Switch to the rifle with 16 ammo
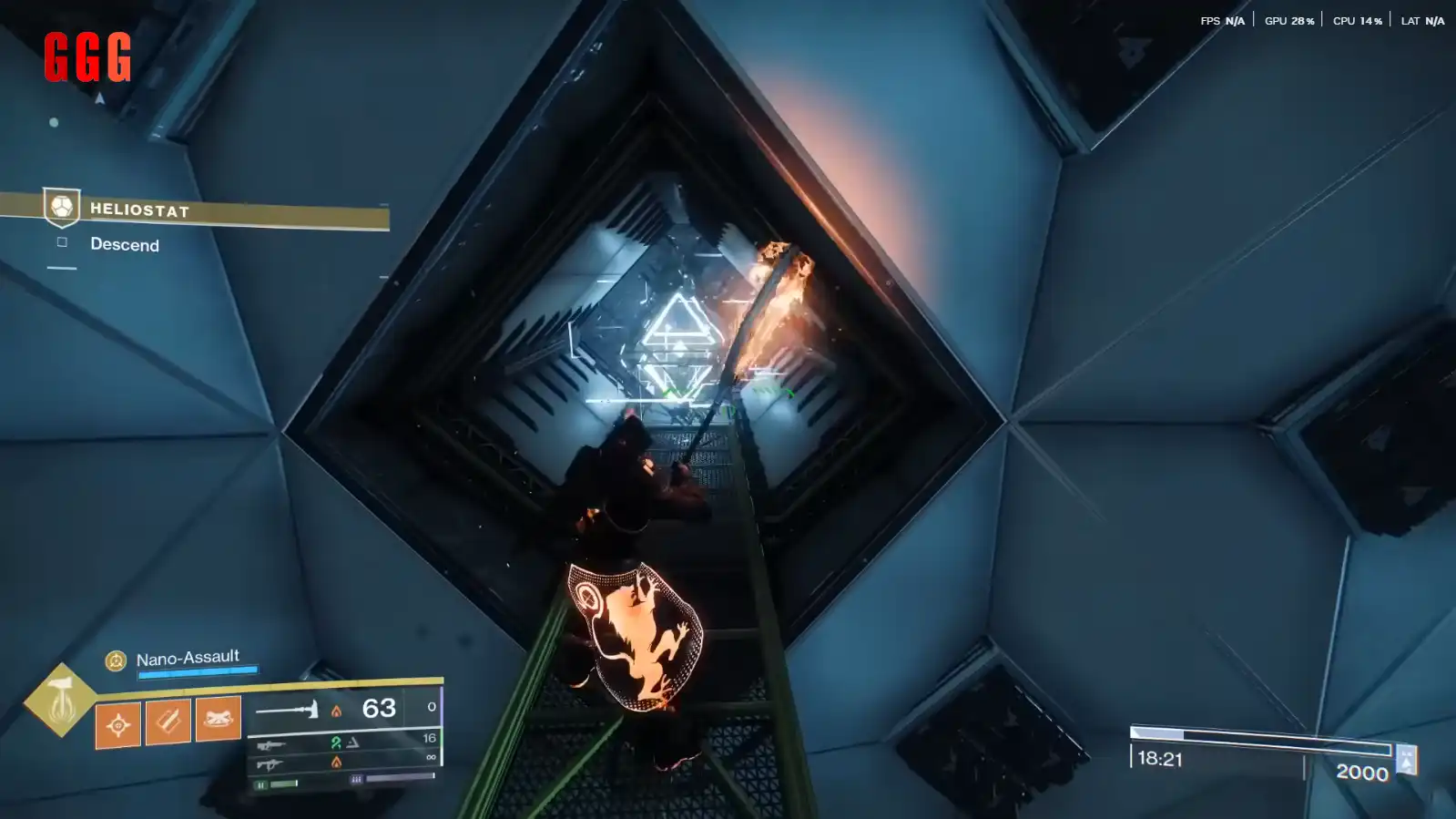 click(x=271, y=745)
